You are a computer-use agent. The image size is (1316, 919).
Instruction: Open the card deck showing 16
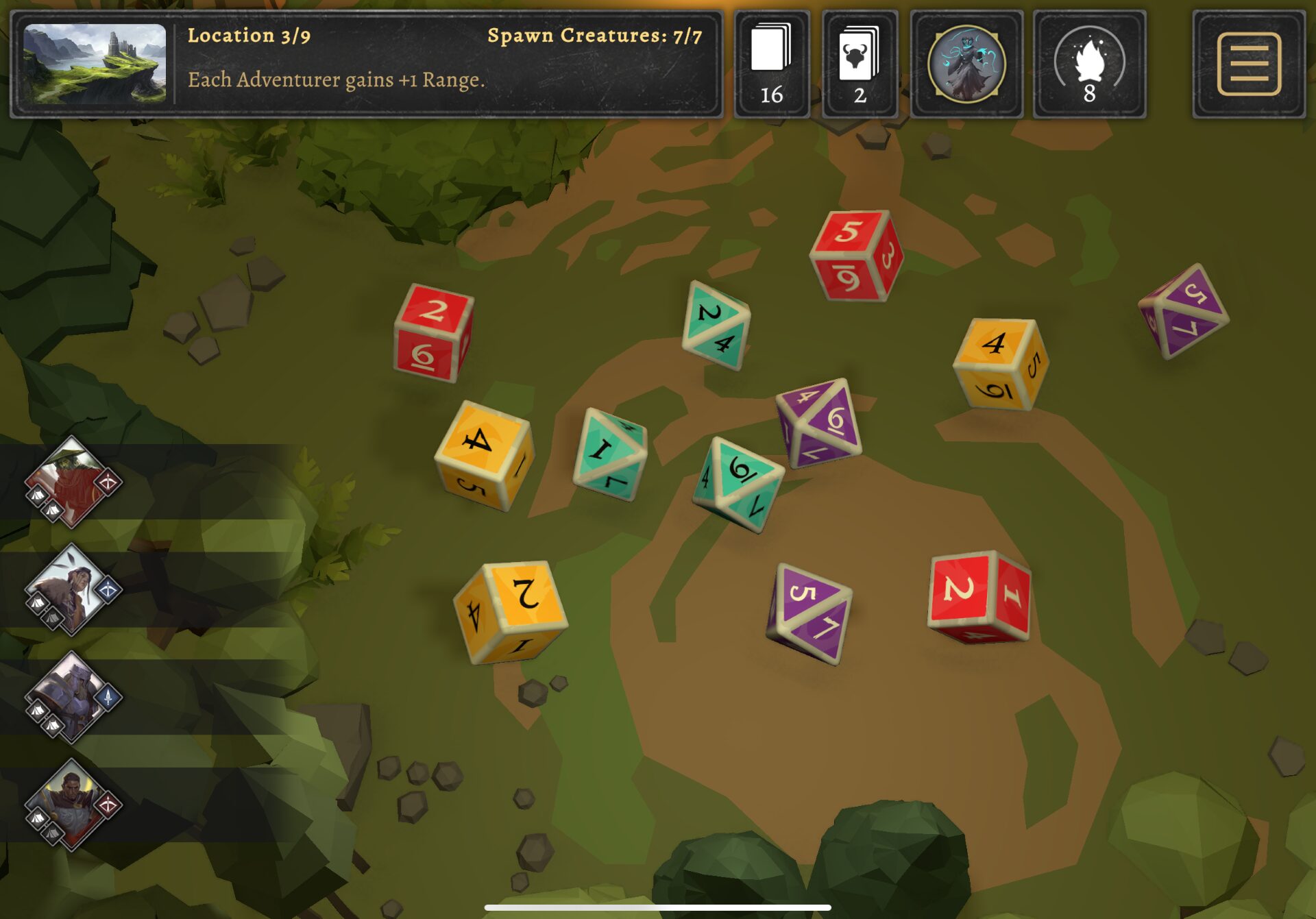pos(772,64)
